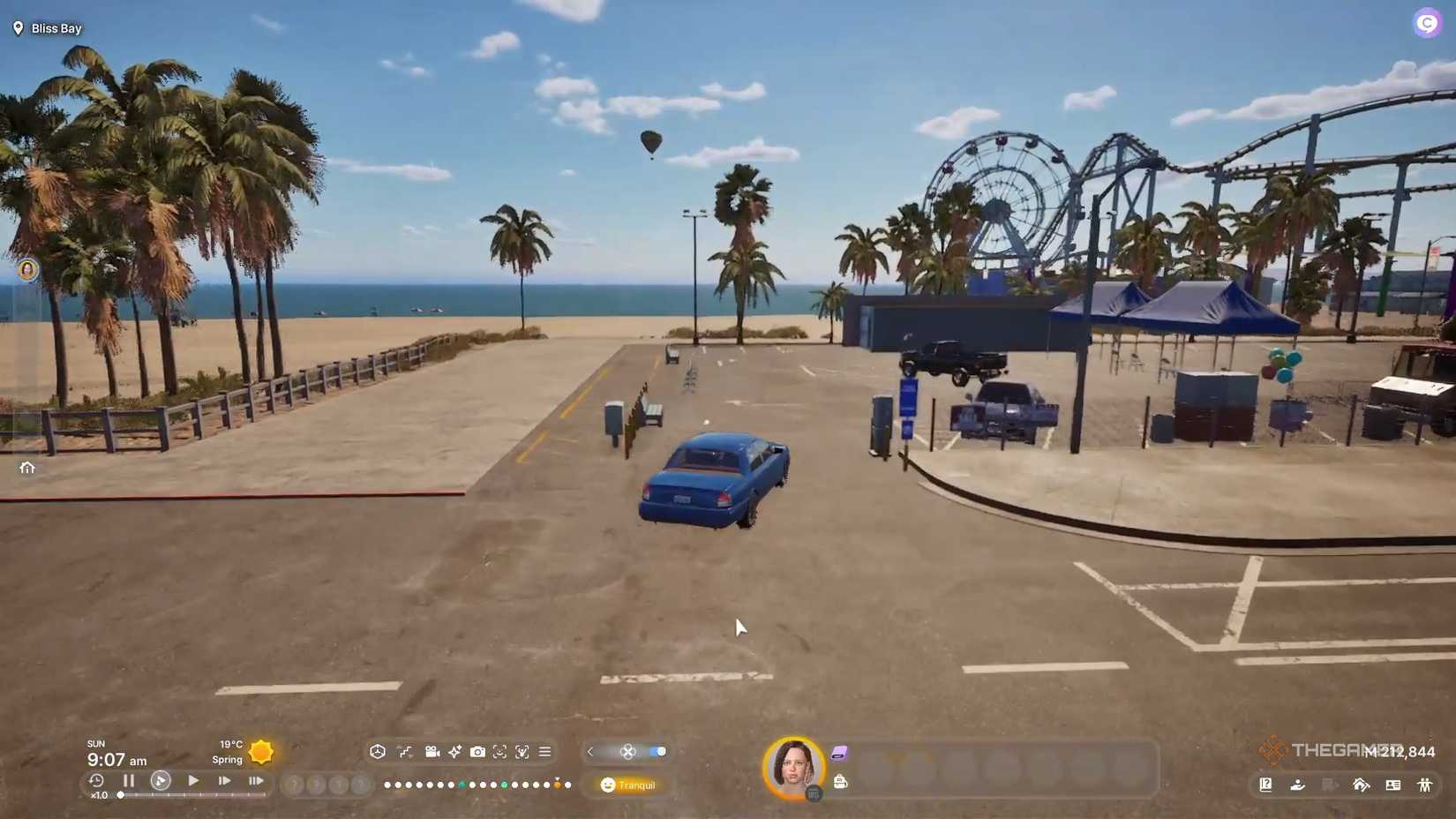Open Build mode with the house icon

[x=1362, y=785]
